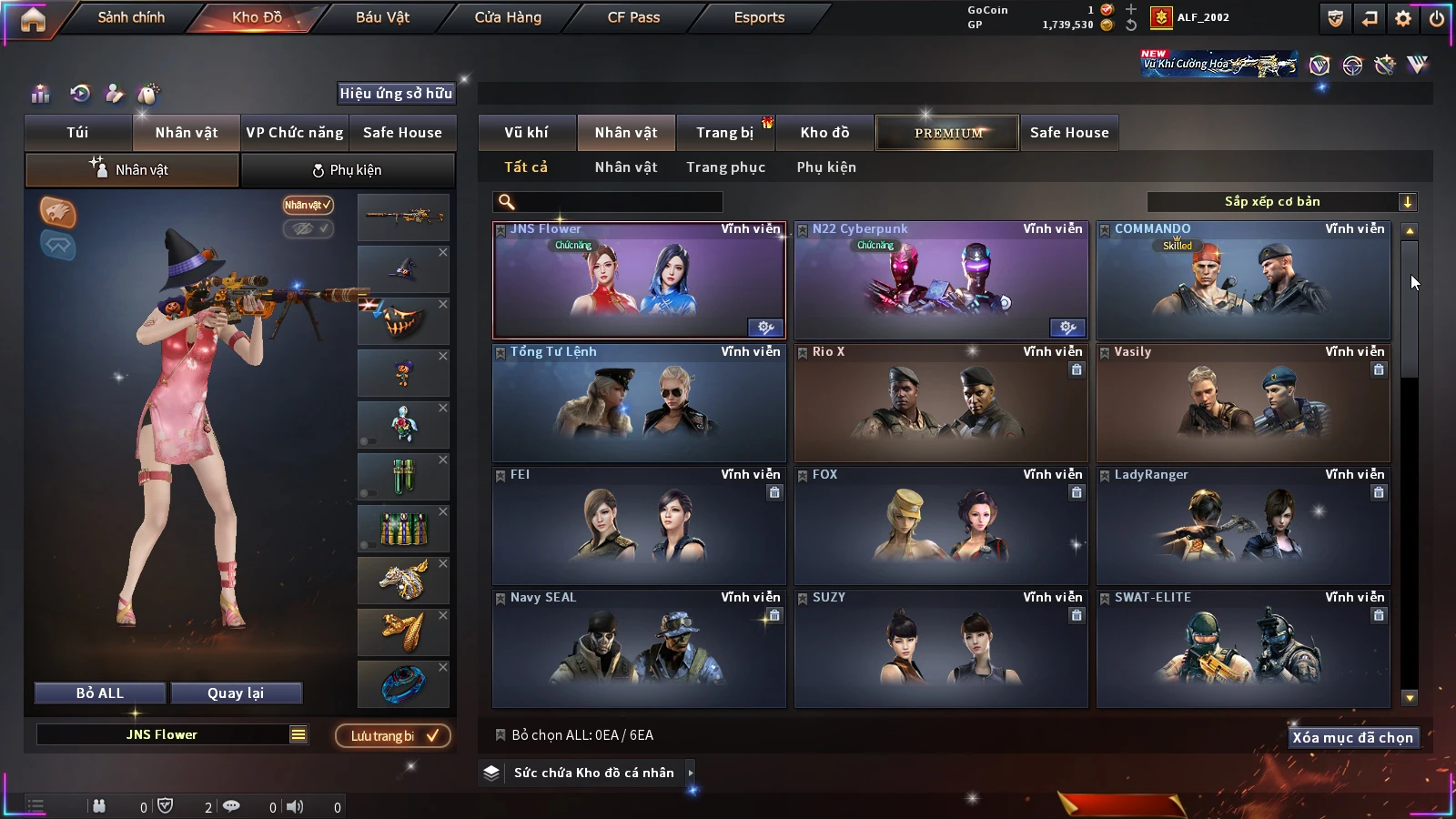1456x819 pixels.
Task: Select the witch hat equipment slot
Action: point(403,269)
